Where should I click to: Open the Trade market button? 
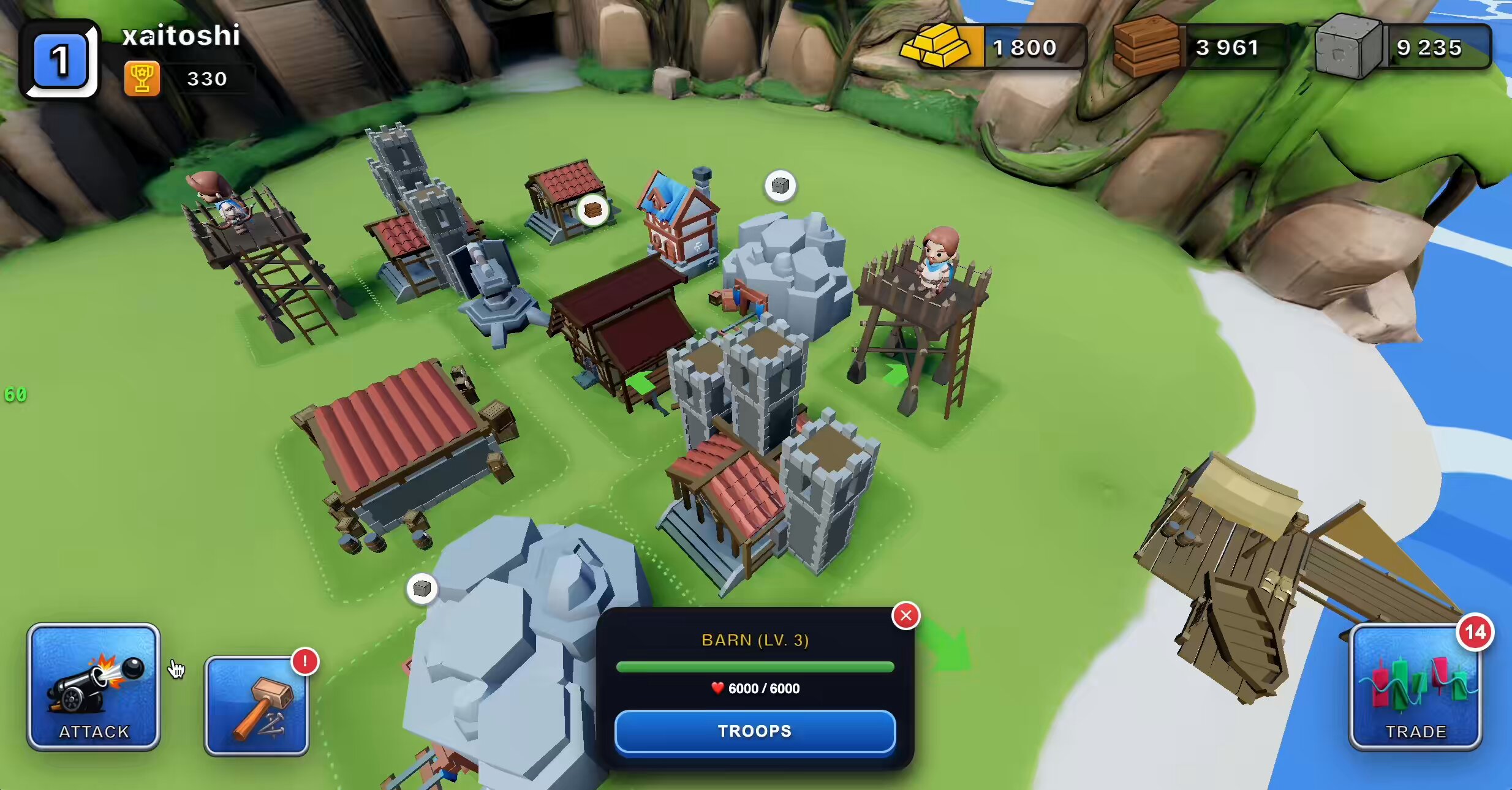[x=1416, y=687]
